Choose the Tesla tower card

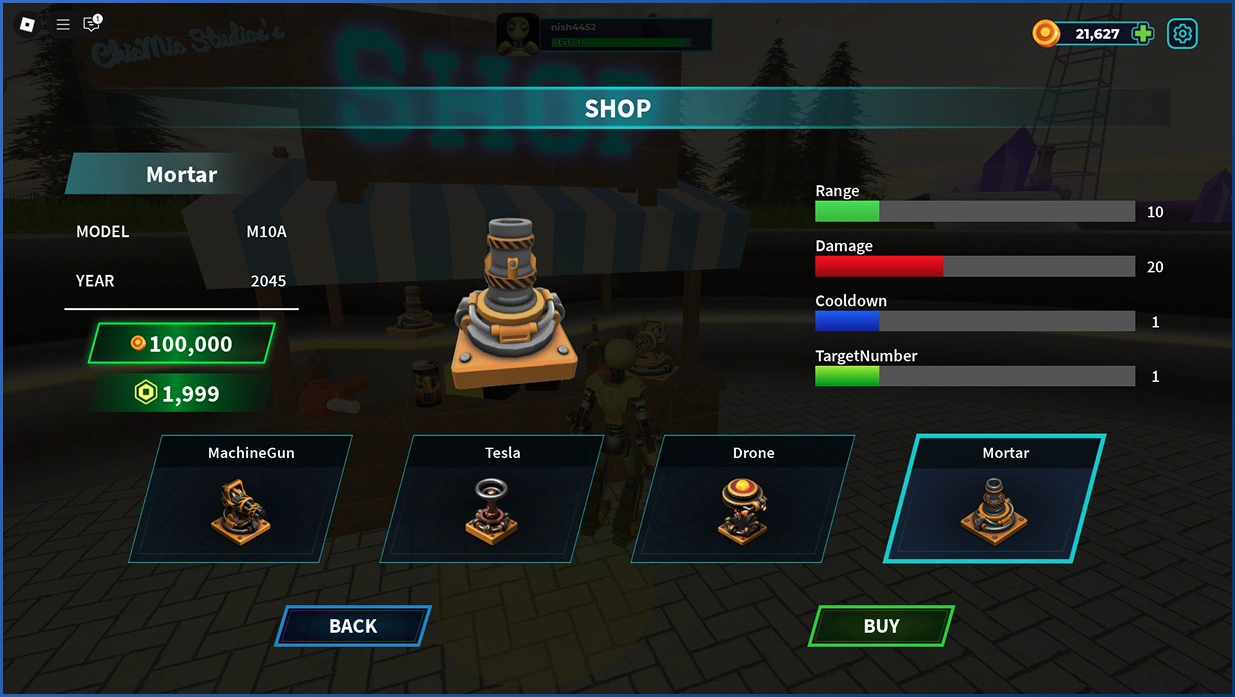coord(493,499)
